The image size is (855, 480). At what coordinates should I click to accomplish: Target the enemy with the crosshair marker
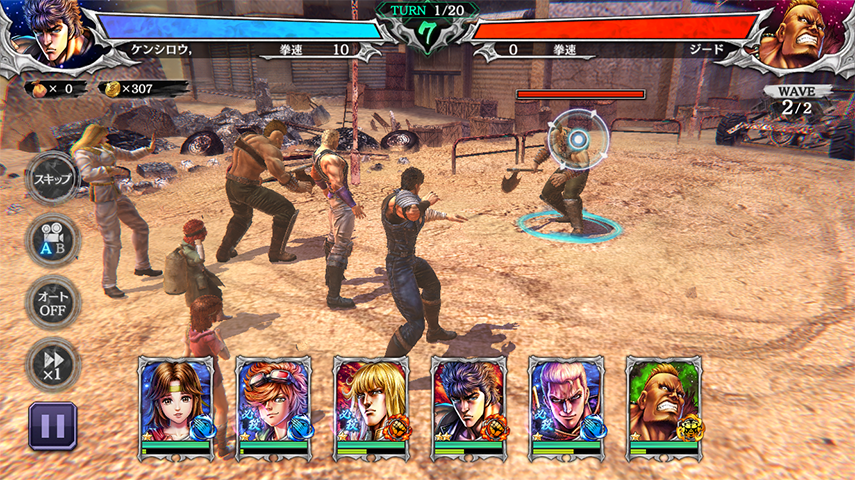577,140
